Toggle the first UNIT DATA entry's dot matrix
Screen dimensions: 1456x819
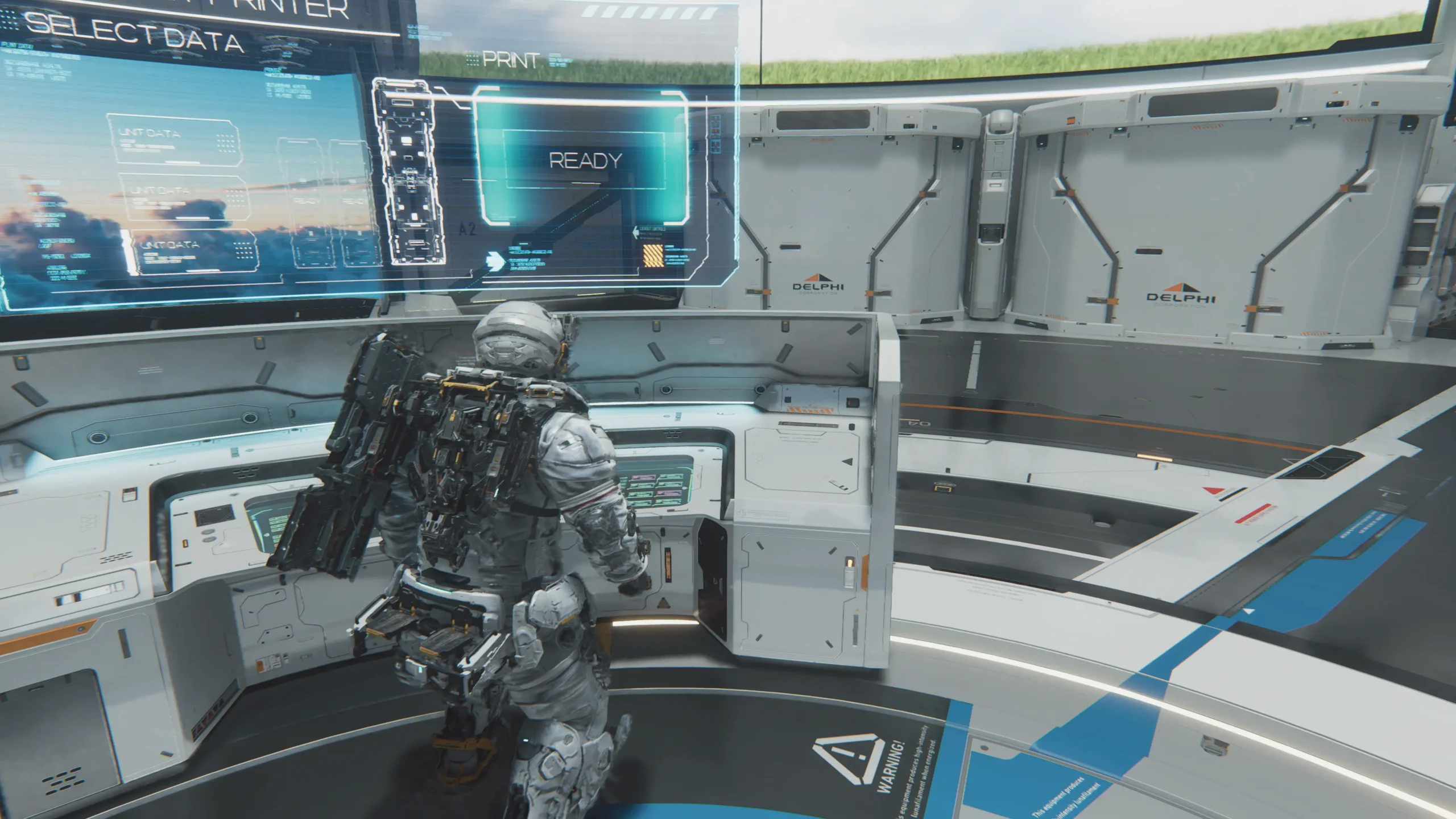(x=225, y=142)
